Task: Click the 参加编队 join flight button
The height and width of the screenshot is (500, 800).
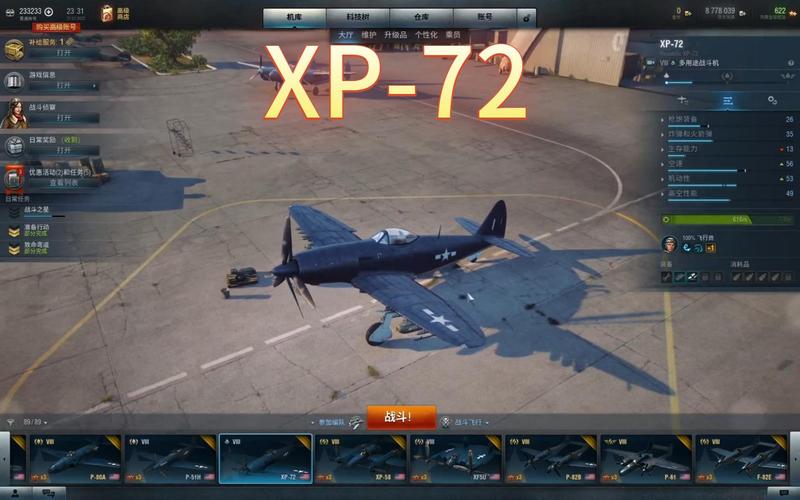Action: pos(333,422)
